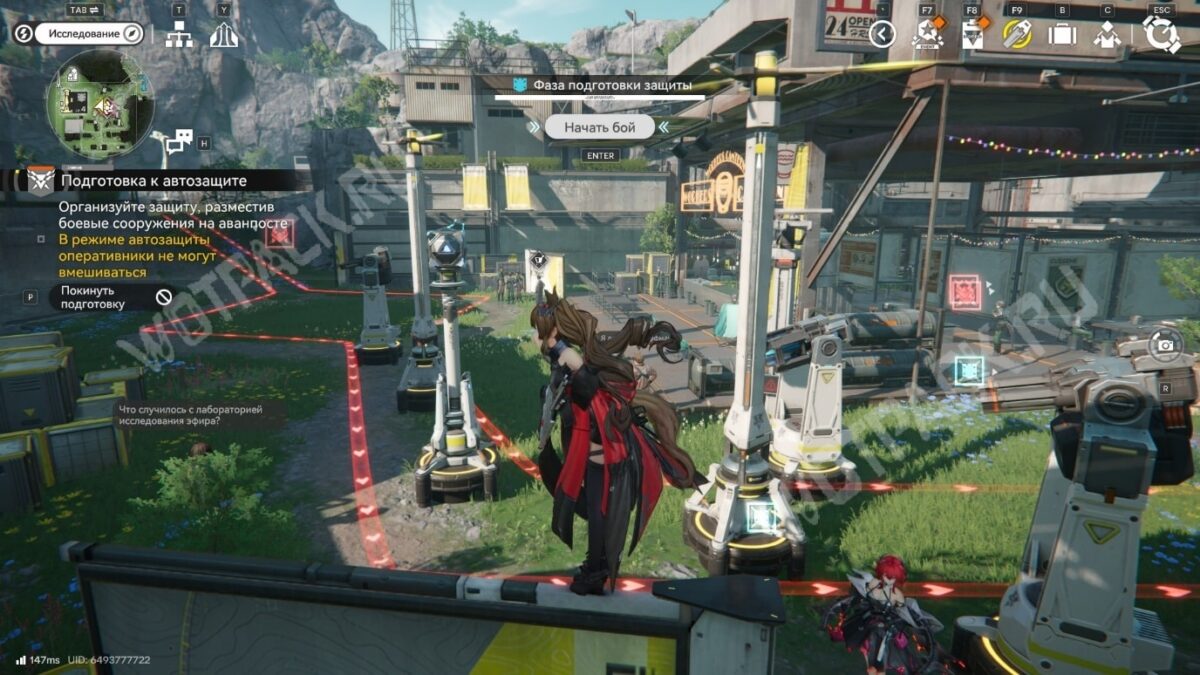Click the "Начать бой" button
Screen dimensions: 1200x675
click(599, 127)
